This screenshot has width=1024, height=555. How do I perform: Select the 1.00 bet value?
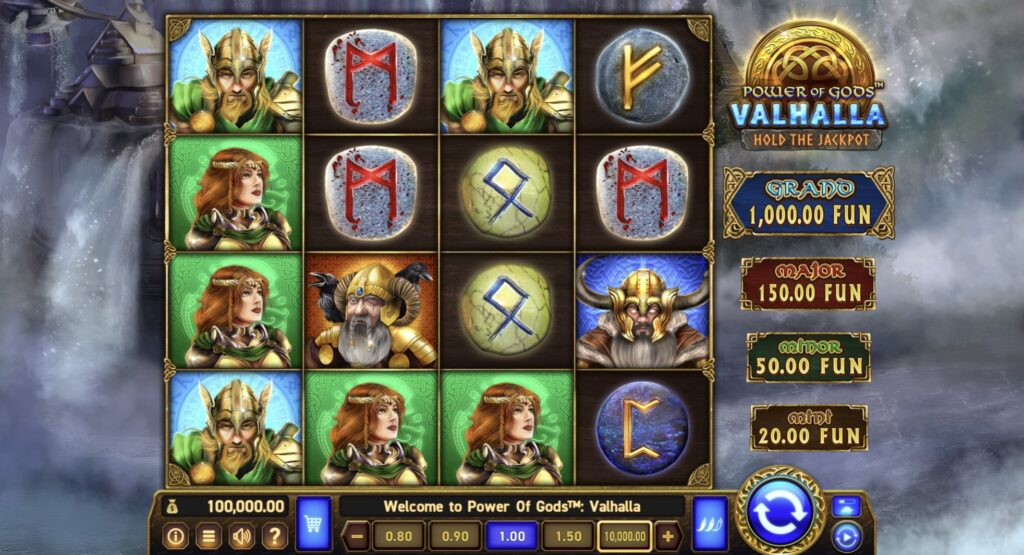(x=511, y=536)
